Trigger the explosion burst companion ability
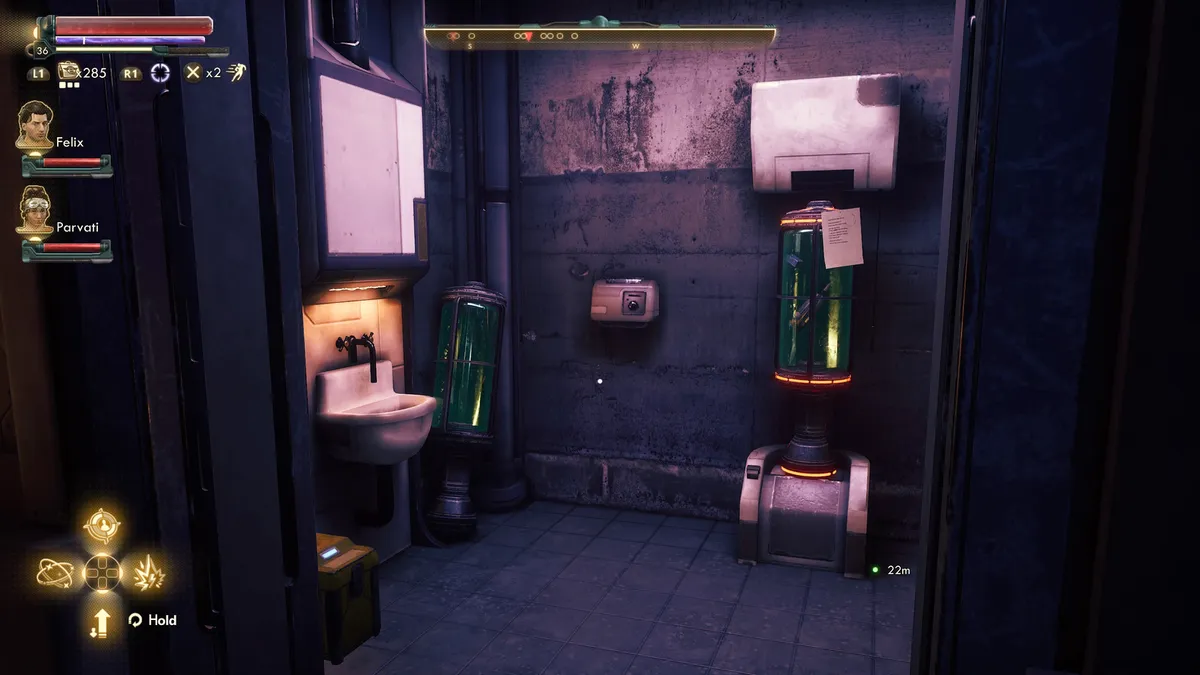 (x=148, y=572)
